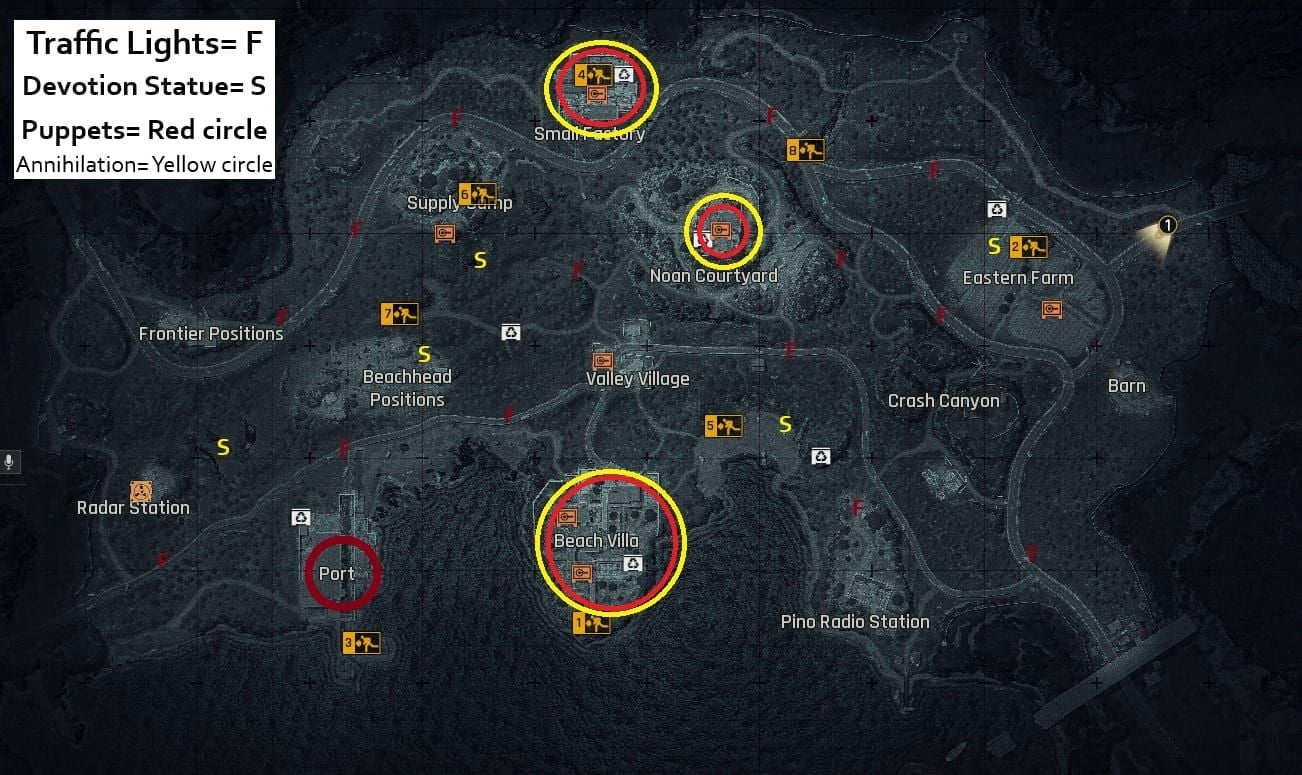1302x775 pixels.
Task: Click the orange Radar Station building icon
Action: click(139, 489)
